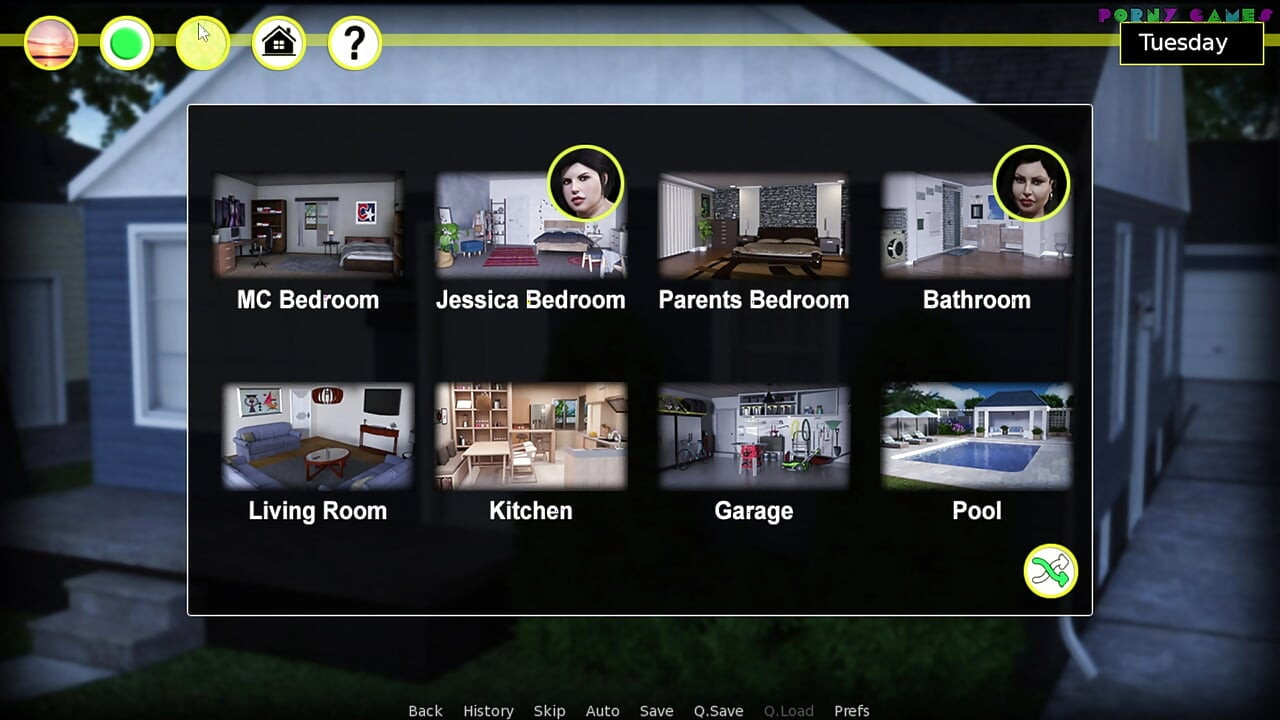1280x720 pixels.
Task: Open the Save menu
Action: [656, 711]
